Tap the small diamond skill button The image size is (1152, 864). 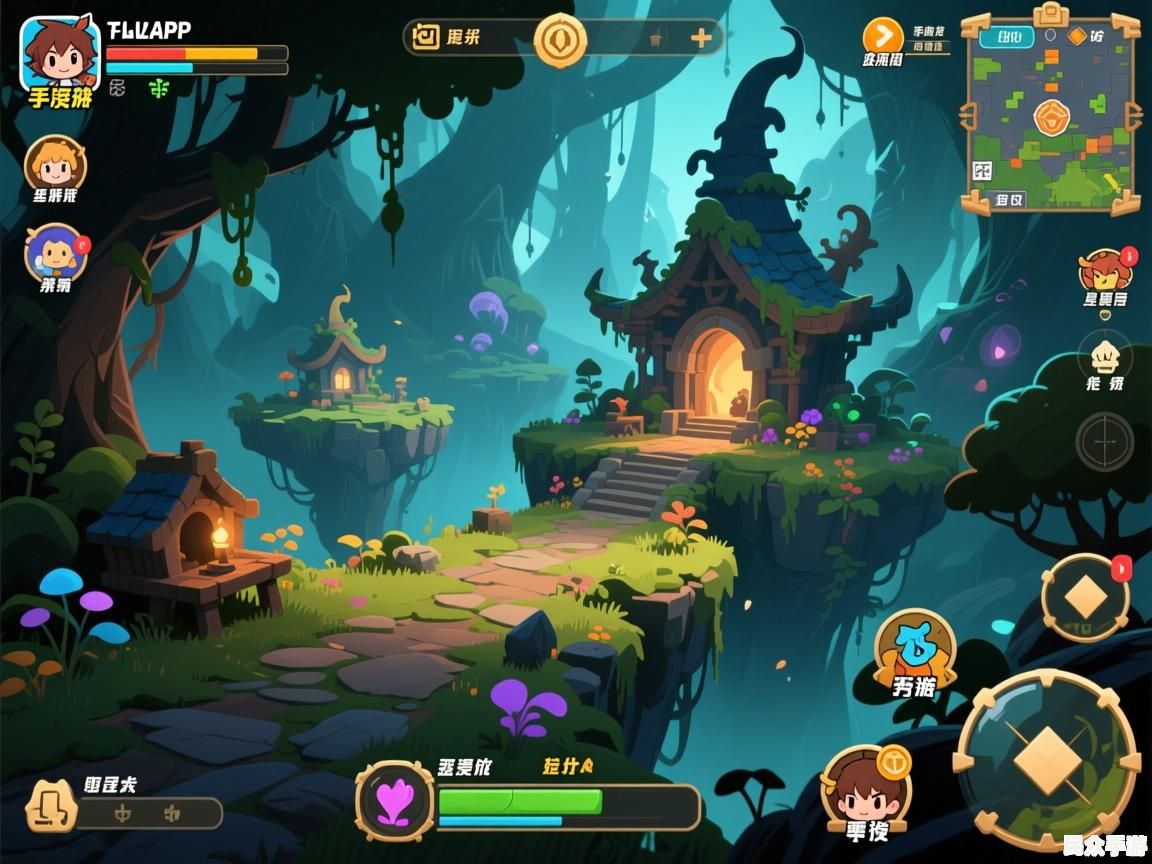(1085, 598)
